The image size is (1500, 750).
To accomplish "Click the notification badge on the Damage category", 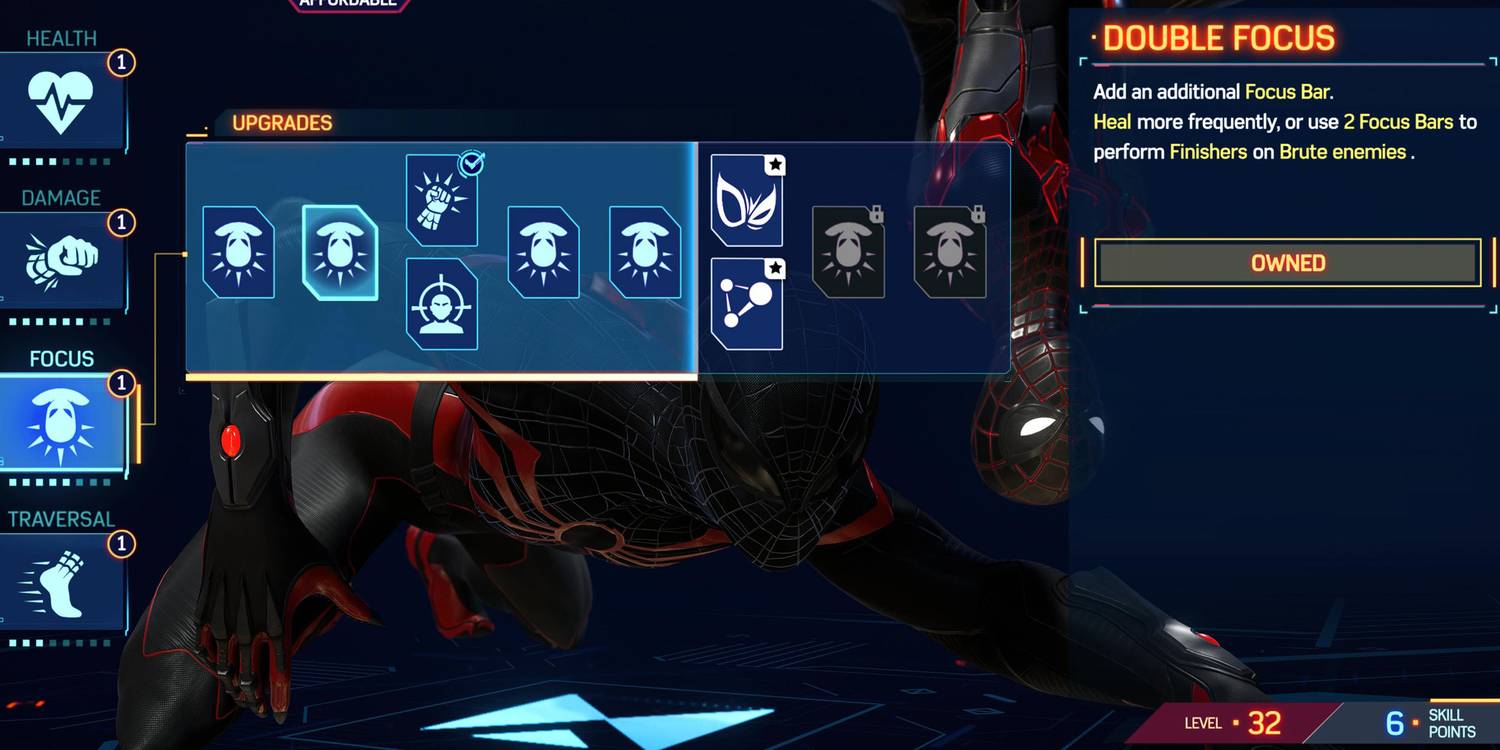I will (121, 222).
